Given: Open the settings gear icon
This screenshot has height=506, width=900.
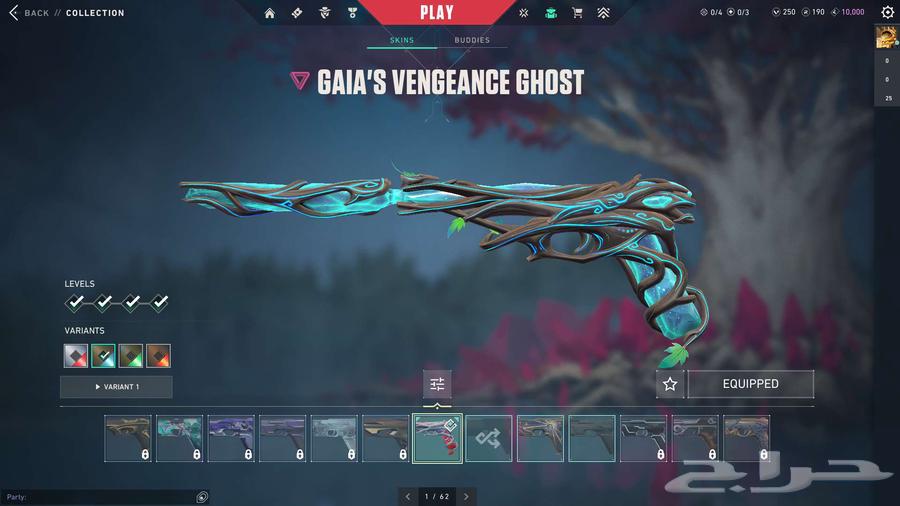Looking at the screenshot, I should (887, 13).
